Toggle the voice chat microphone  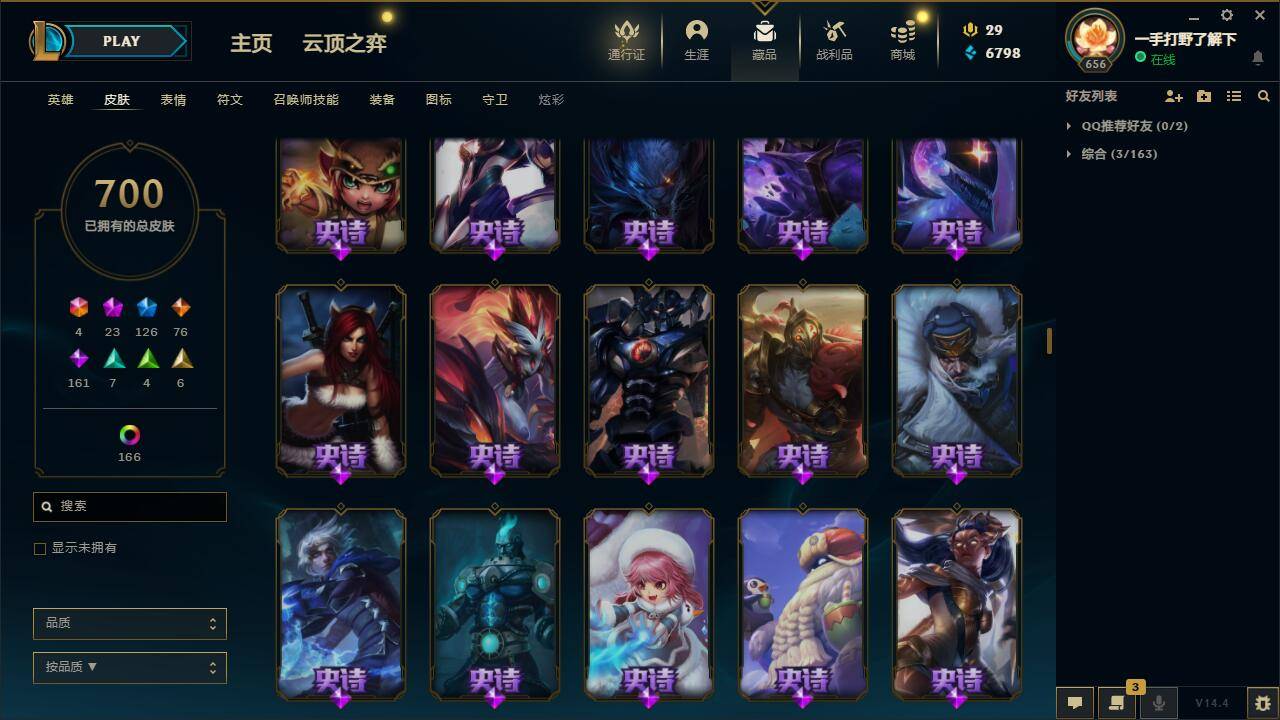tap(1157, 703)
